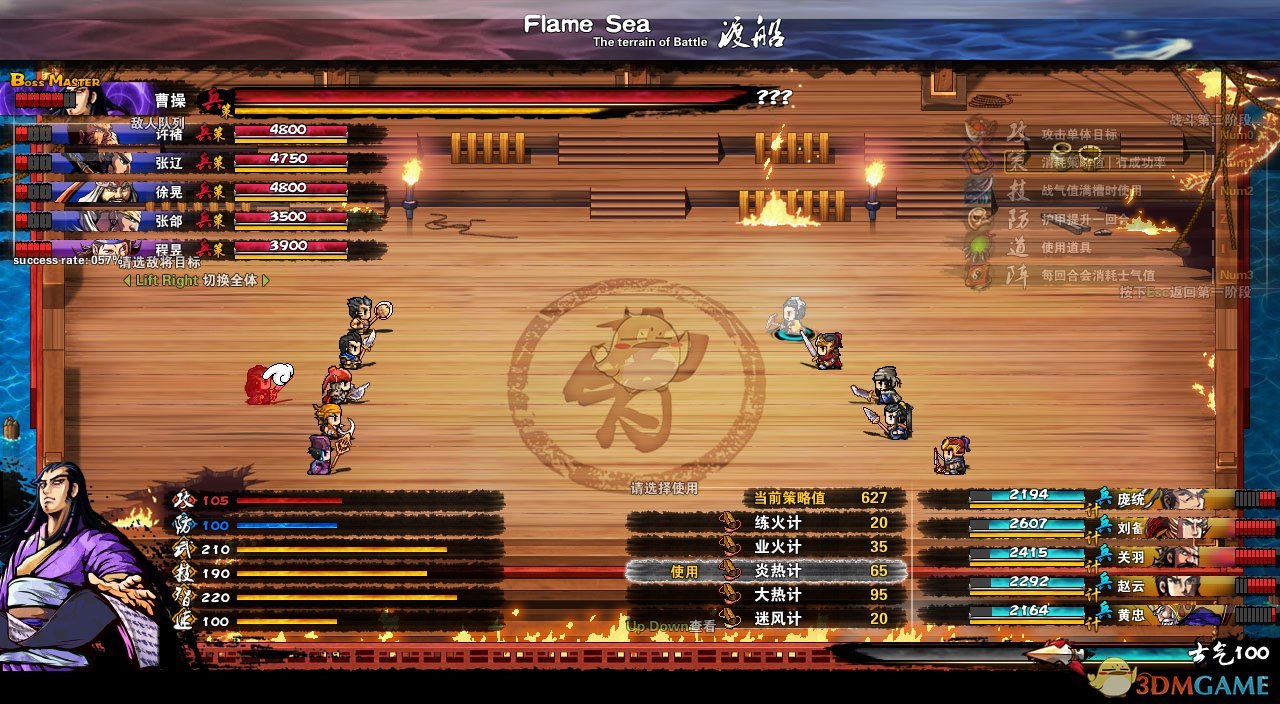Choose the 策 strategy command

point(1016,161)
